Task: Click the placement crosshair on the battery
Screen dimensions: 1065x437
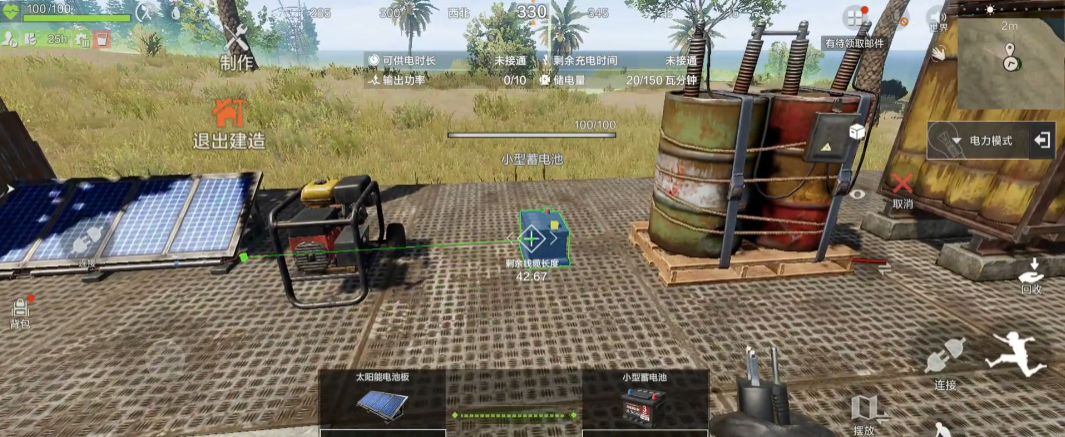Action: pyautogui.click(x=531, y=238)
